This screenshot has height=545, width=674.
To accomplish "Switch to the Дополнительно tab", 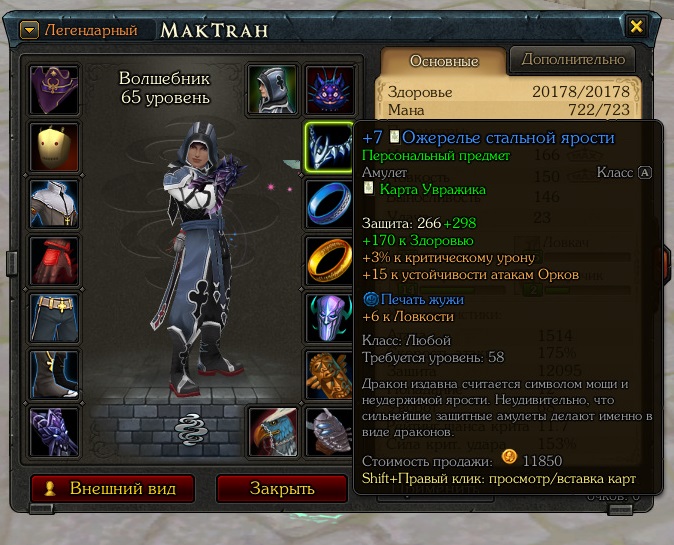I will tap(573, 60).
